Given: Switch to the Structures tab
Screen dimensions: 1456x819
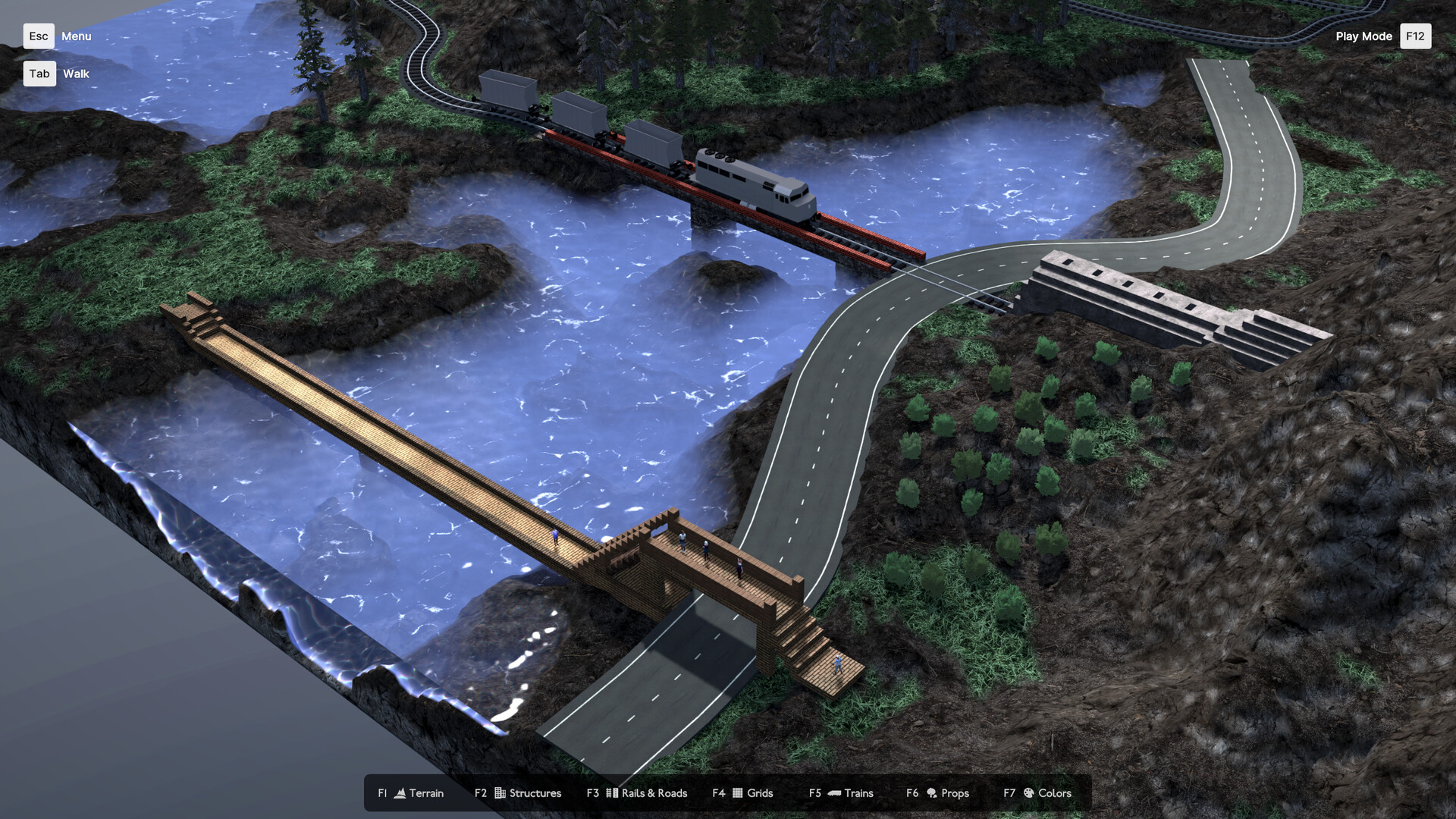Looking at the screenshot, I should point(535,793).
